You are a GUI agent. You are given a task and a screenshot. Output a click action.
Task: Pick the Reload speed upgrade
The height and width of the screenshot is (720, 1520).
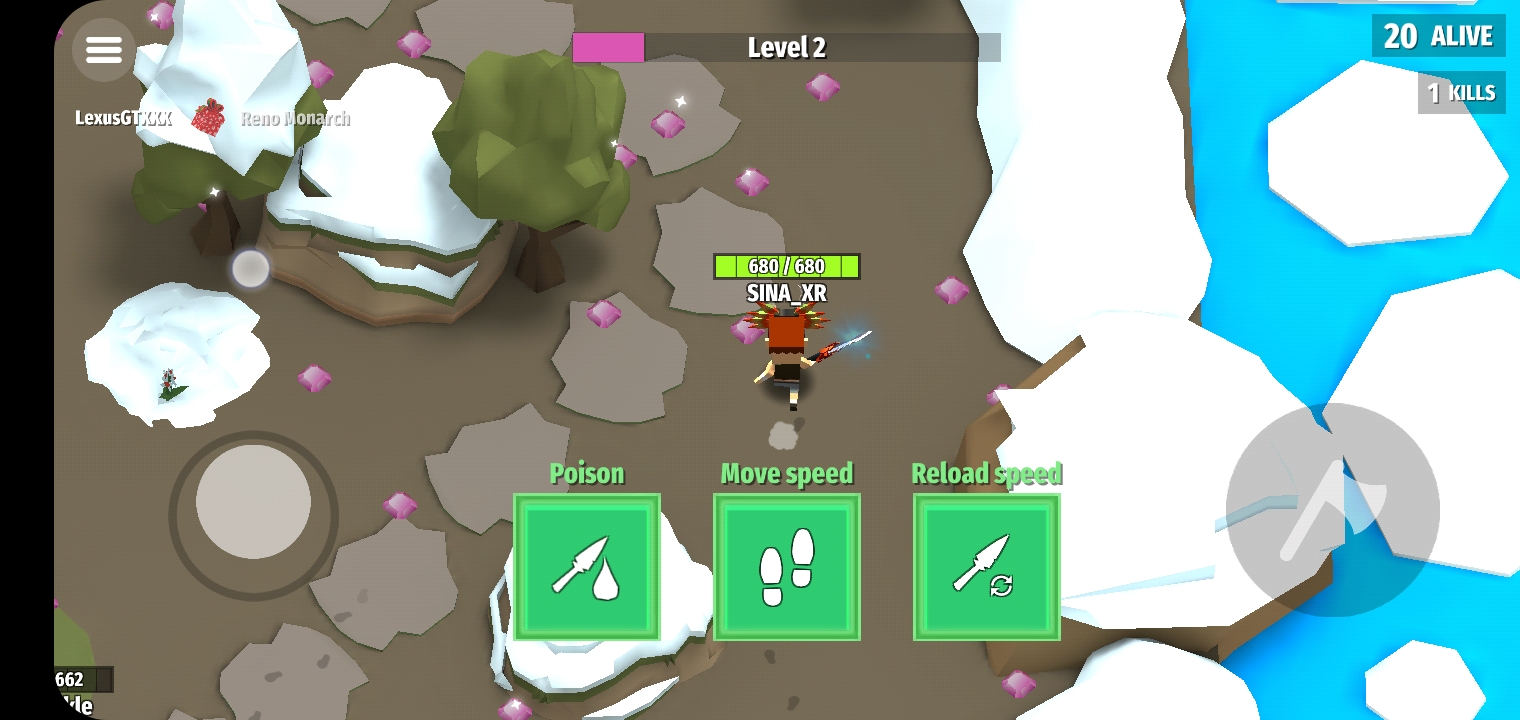point(987,566)
